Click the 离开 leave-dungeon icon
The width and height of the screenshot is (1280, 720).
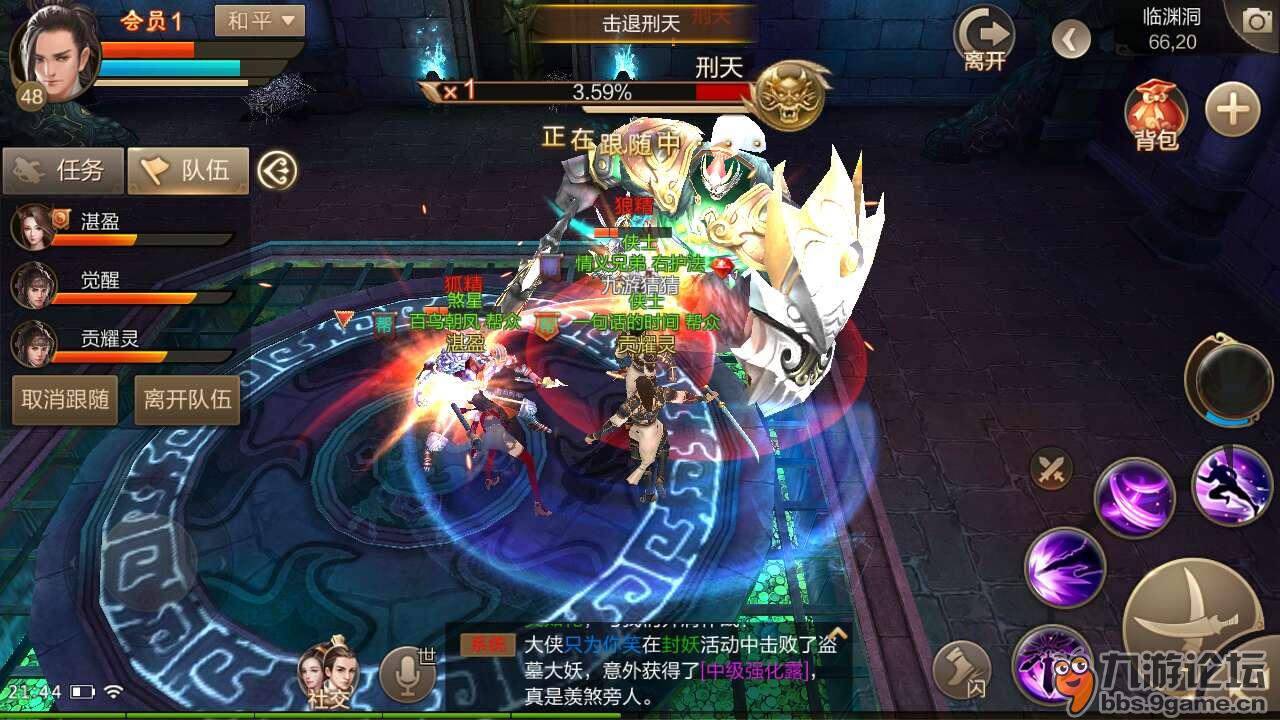[983, 36]
